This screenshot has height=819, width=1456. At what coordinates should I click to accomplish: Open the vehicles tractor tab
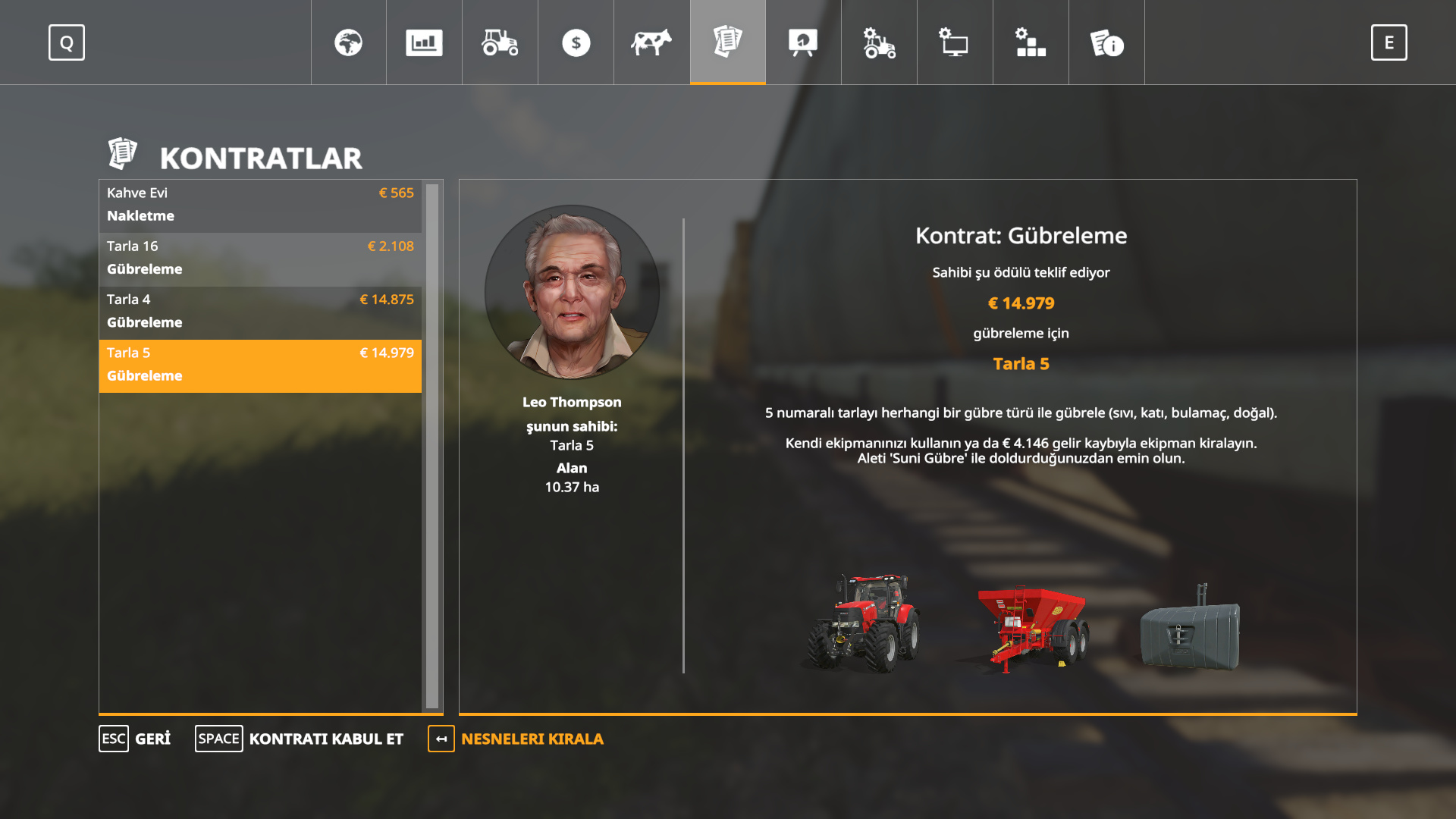(500, 42)
